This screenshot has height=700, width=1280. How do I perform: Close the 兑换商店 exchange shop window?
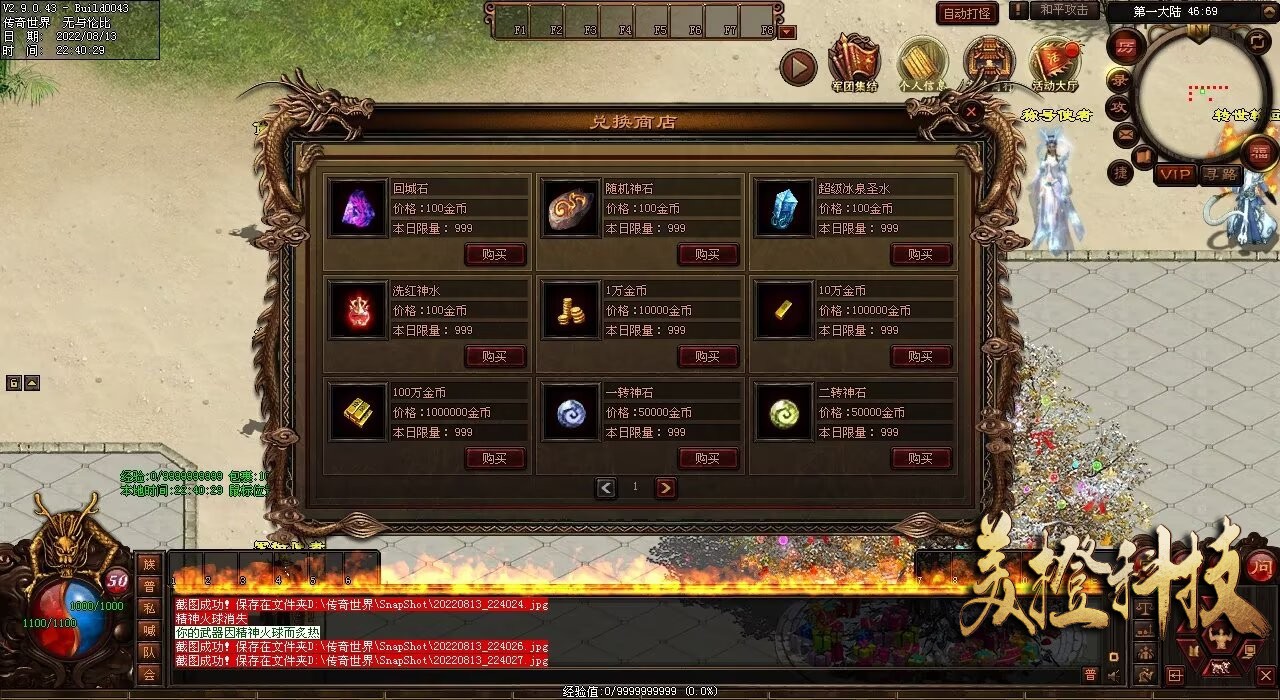pyautogui.click(x=970, y=112)
